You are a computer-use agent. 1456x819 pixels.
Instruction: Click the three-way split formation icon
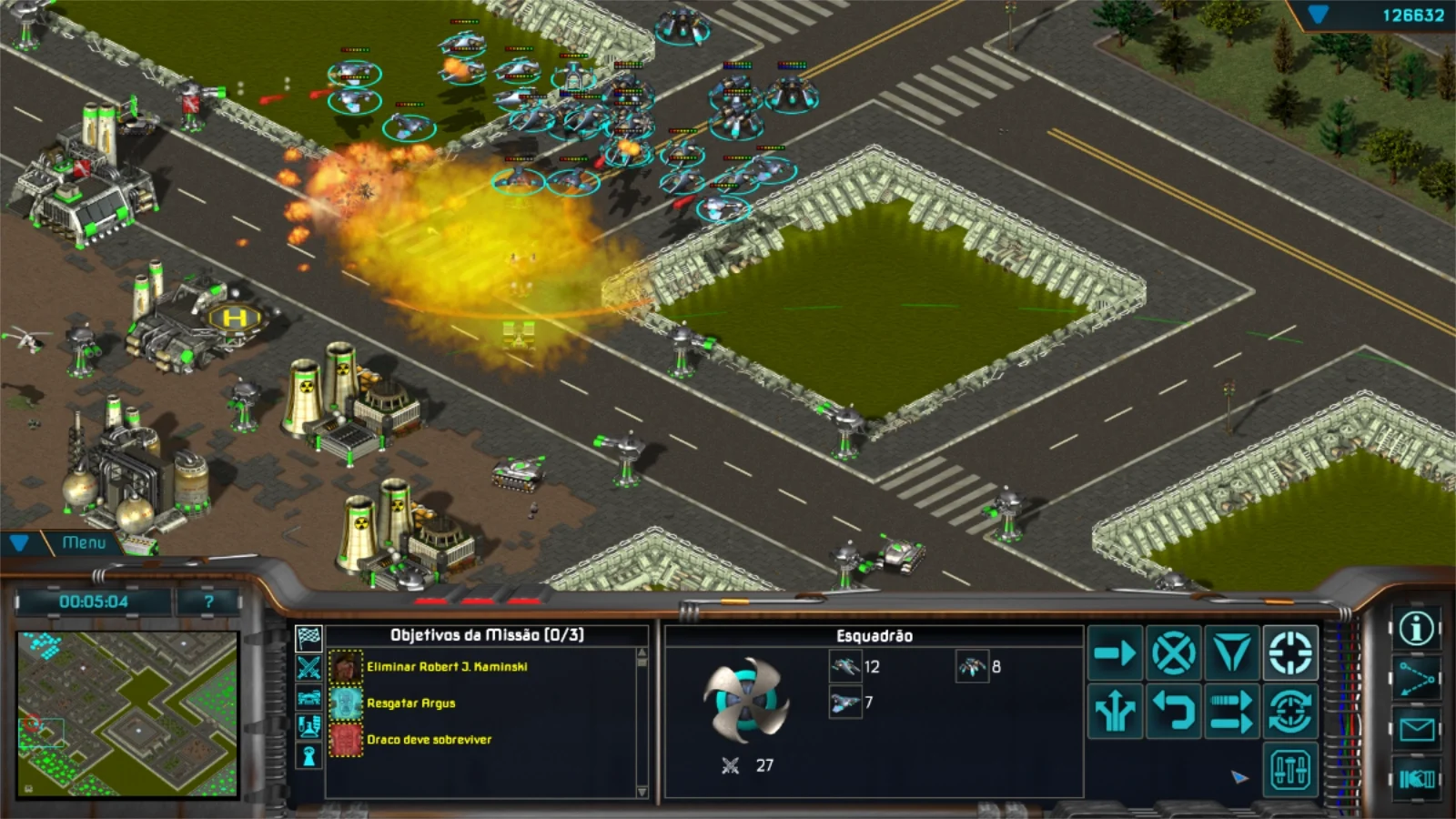(x=1116, y=711)
